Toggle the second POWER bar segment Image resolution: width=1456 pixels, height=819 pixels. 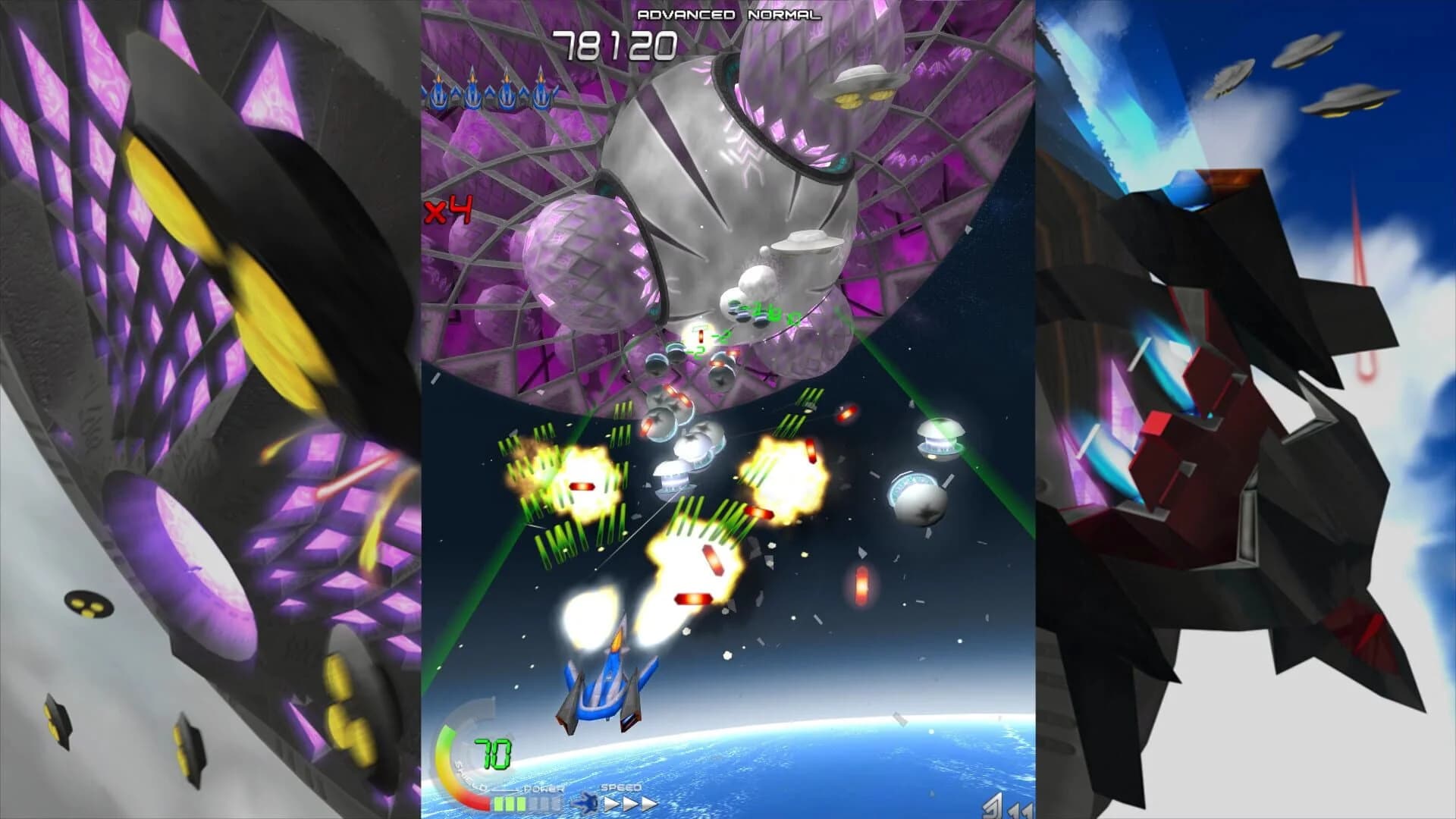click(x=510, y=804)
